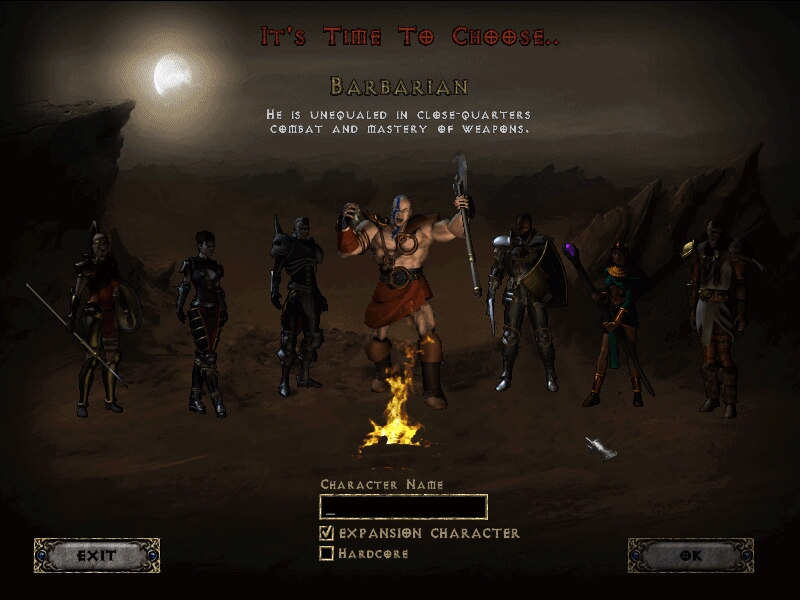Toggle the Expansion Character checkbox
Viewport: 800px width, 600px height.
coord(326,533)
